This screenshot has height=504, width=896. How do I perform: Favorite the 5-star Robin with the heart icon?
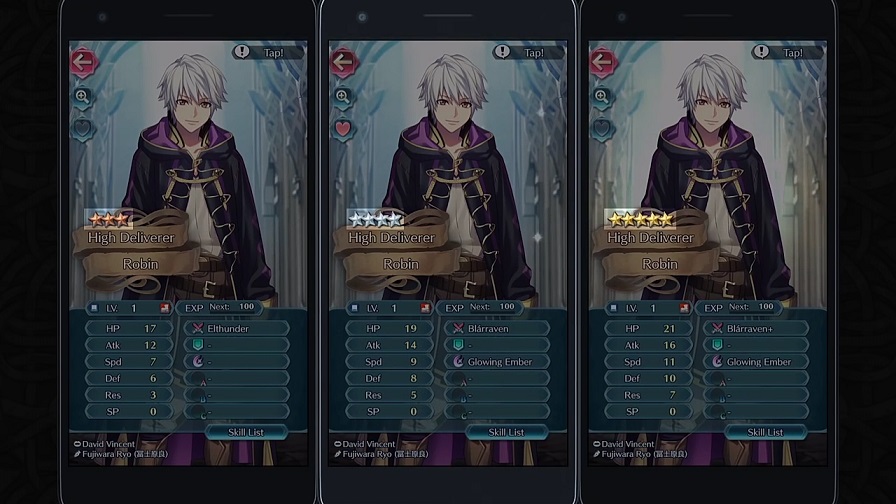pos(601,128)
